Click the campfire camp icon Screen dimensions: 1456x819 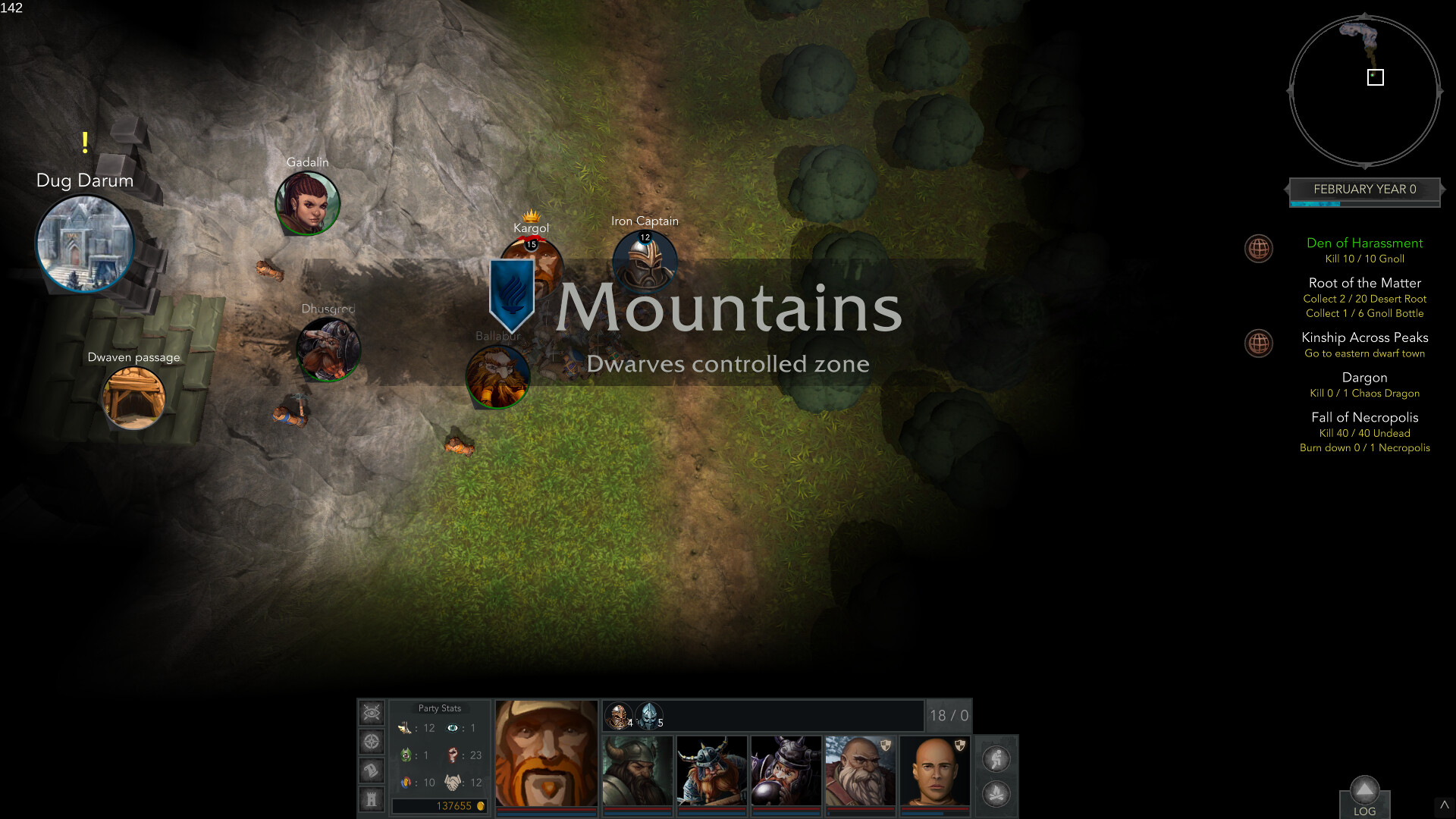point(996,792)
